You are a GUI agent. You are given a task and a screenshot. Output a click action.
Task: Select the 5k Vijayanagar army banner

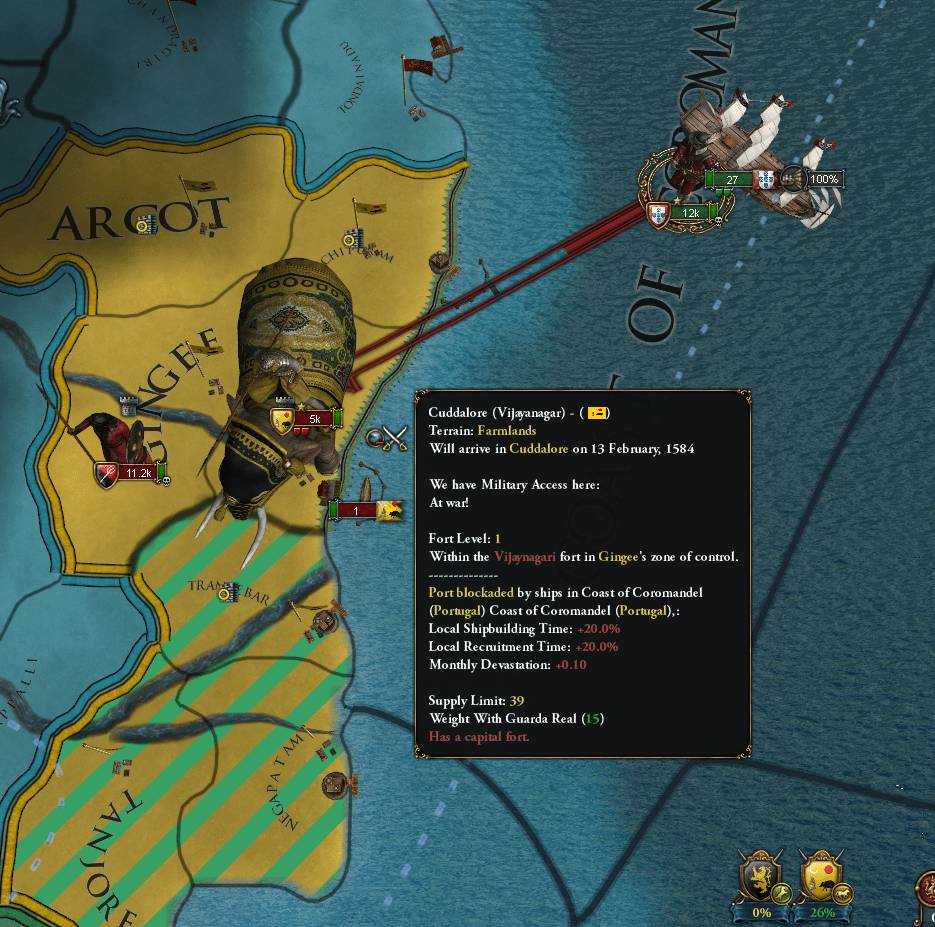click(x=312, y=419)
